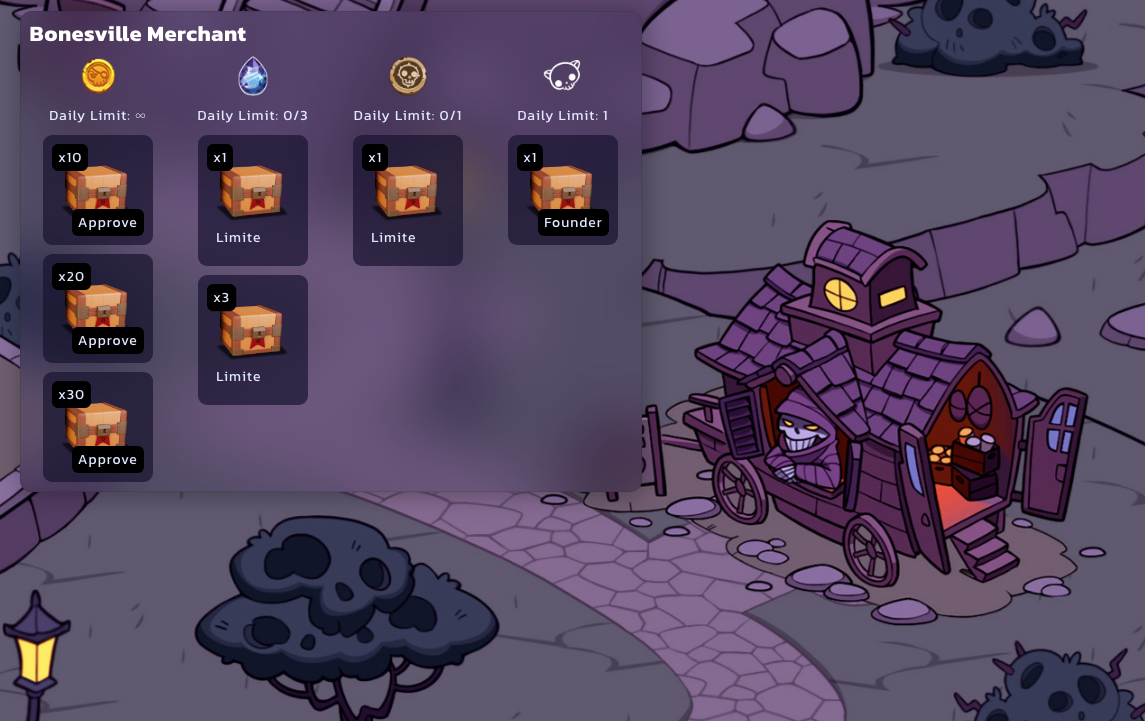The height and width of the screenshot is (721, 1145).
Task: Select the x3 chest offer
Action: tap(252, 339)
